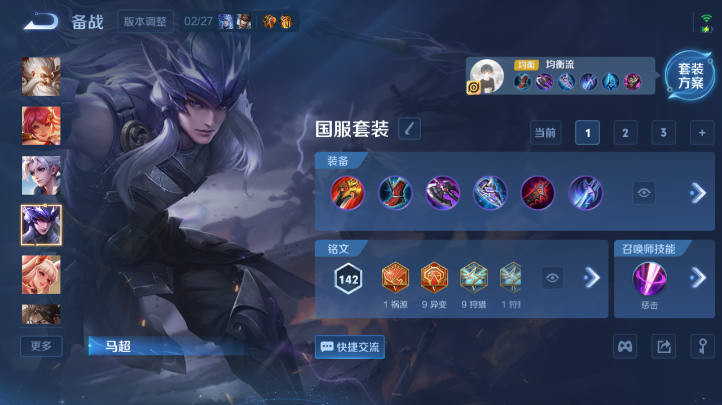Click the share icon at the bottom right
Screen dimensions: 722x405
coord(663,346)
